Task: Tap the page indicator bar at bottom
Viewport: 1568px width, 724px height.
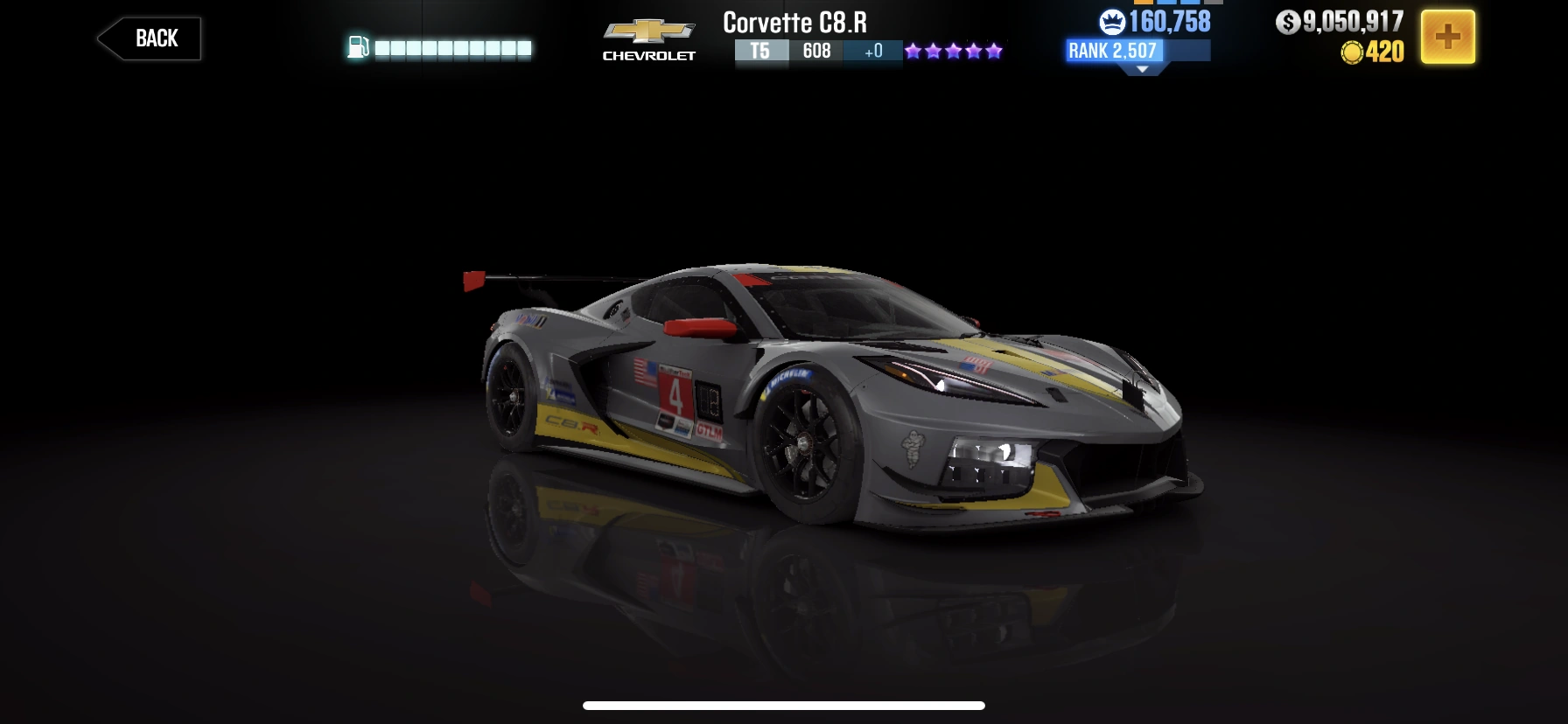Action: tap(783, 707)
